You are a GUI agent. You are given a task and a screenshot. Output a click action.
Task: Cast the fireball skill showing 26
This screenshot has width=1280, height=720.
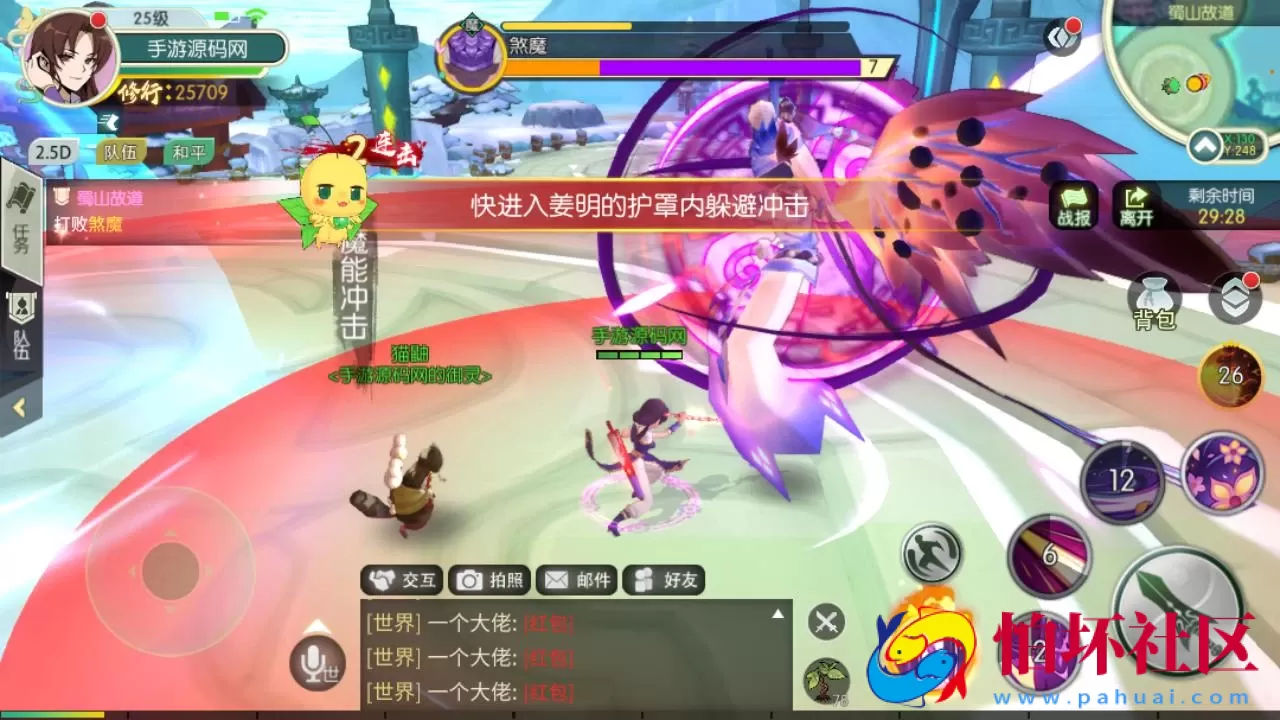click(1229, 375)
